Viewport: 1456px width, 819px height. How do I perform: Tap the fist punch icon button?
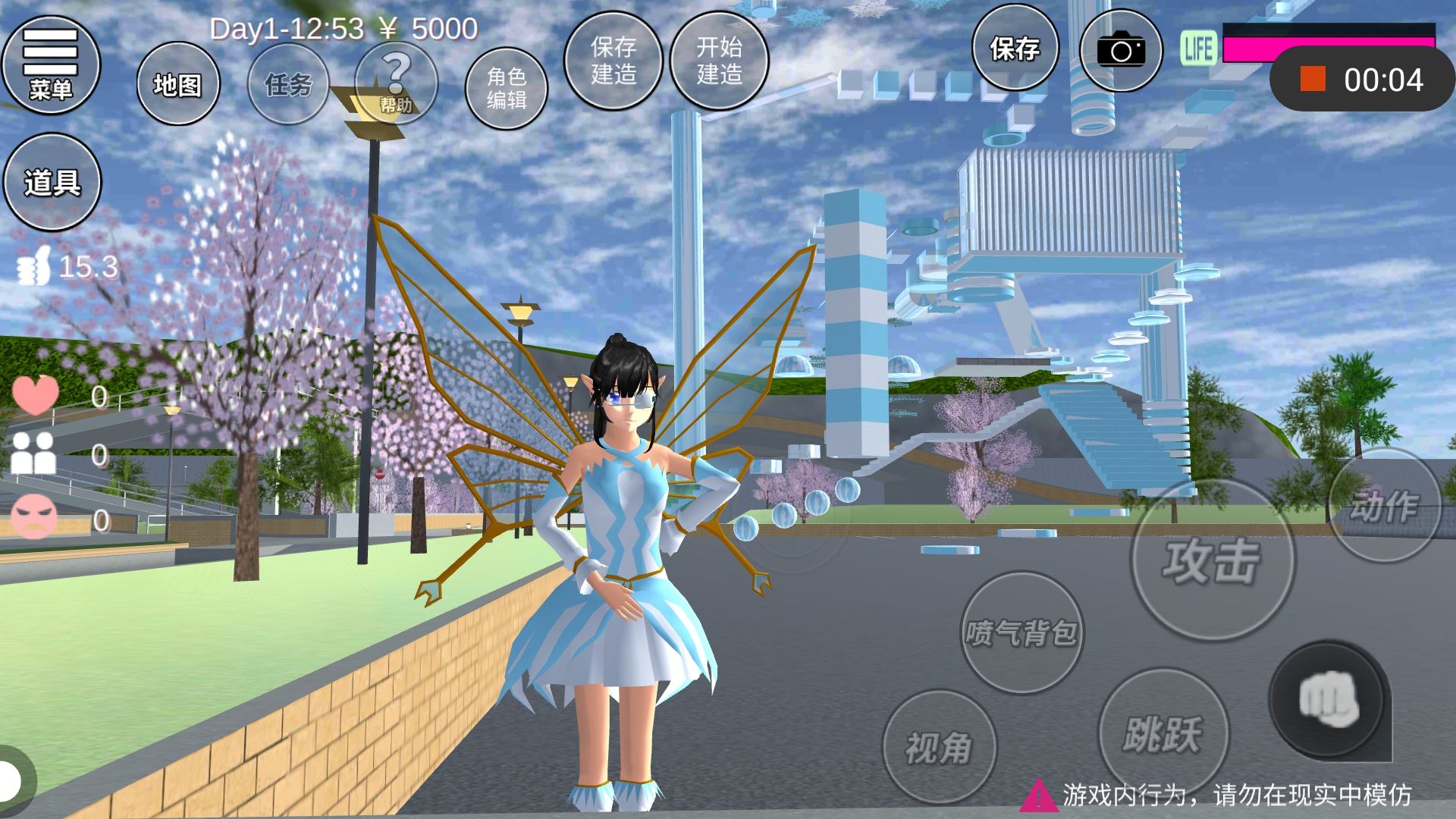point(1328,699)
